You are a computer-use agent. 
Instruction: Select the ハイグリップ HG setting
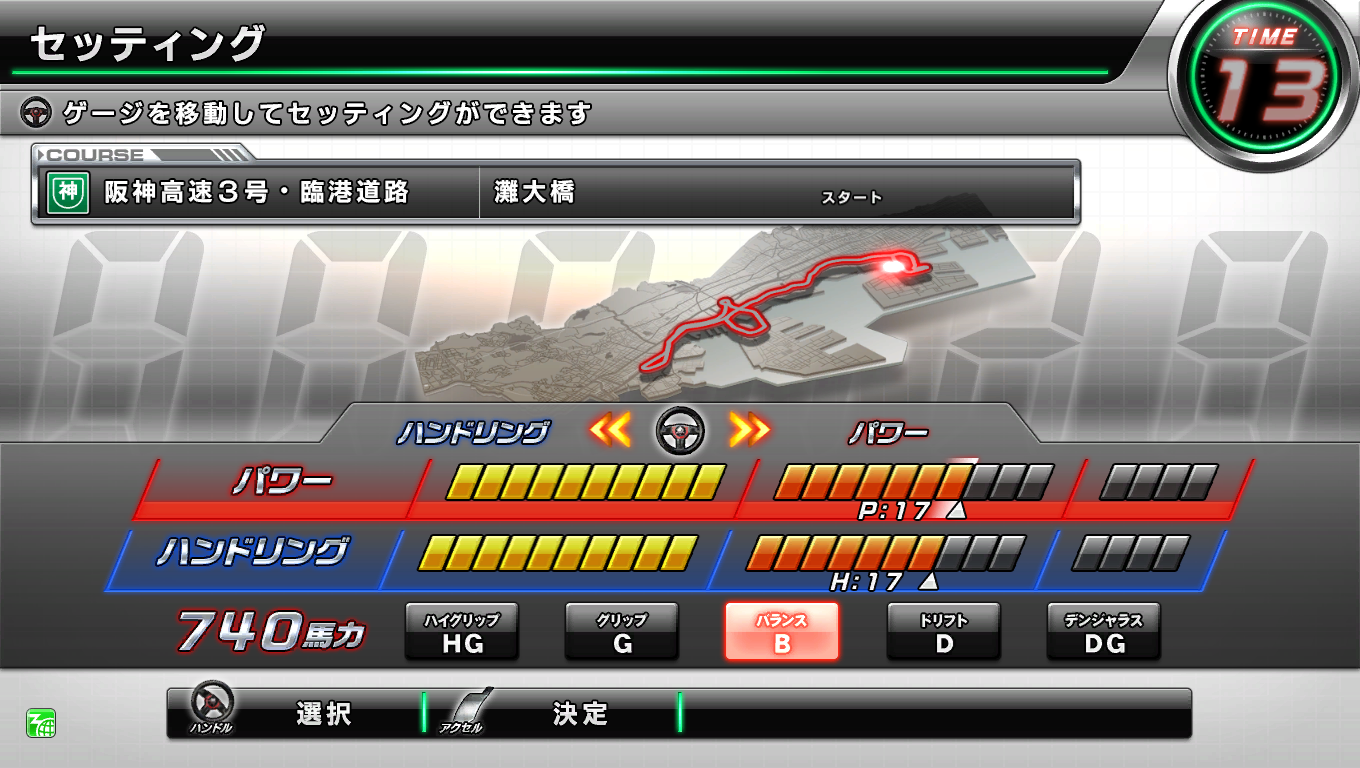coord(462,632)
